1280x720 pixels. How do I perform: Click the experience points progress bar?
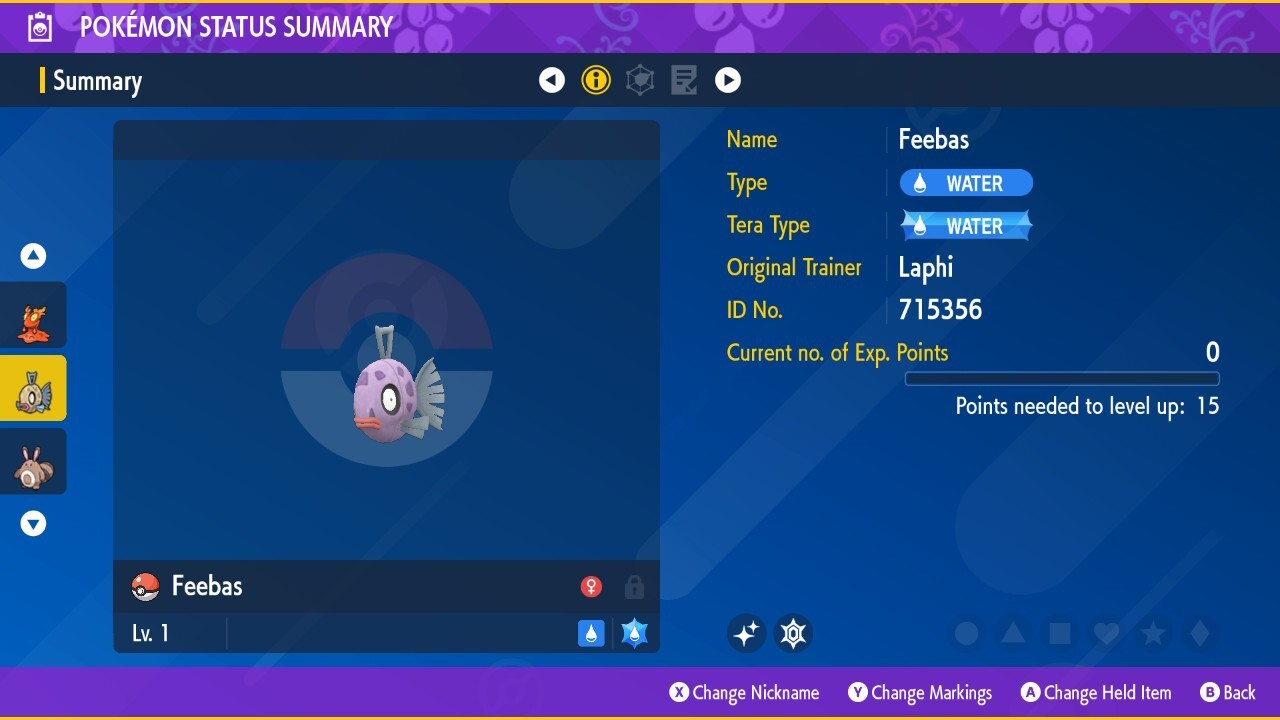click(1062, 379)
